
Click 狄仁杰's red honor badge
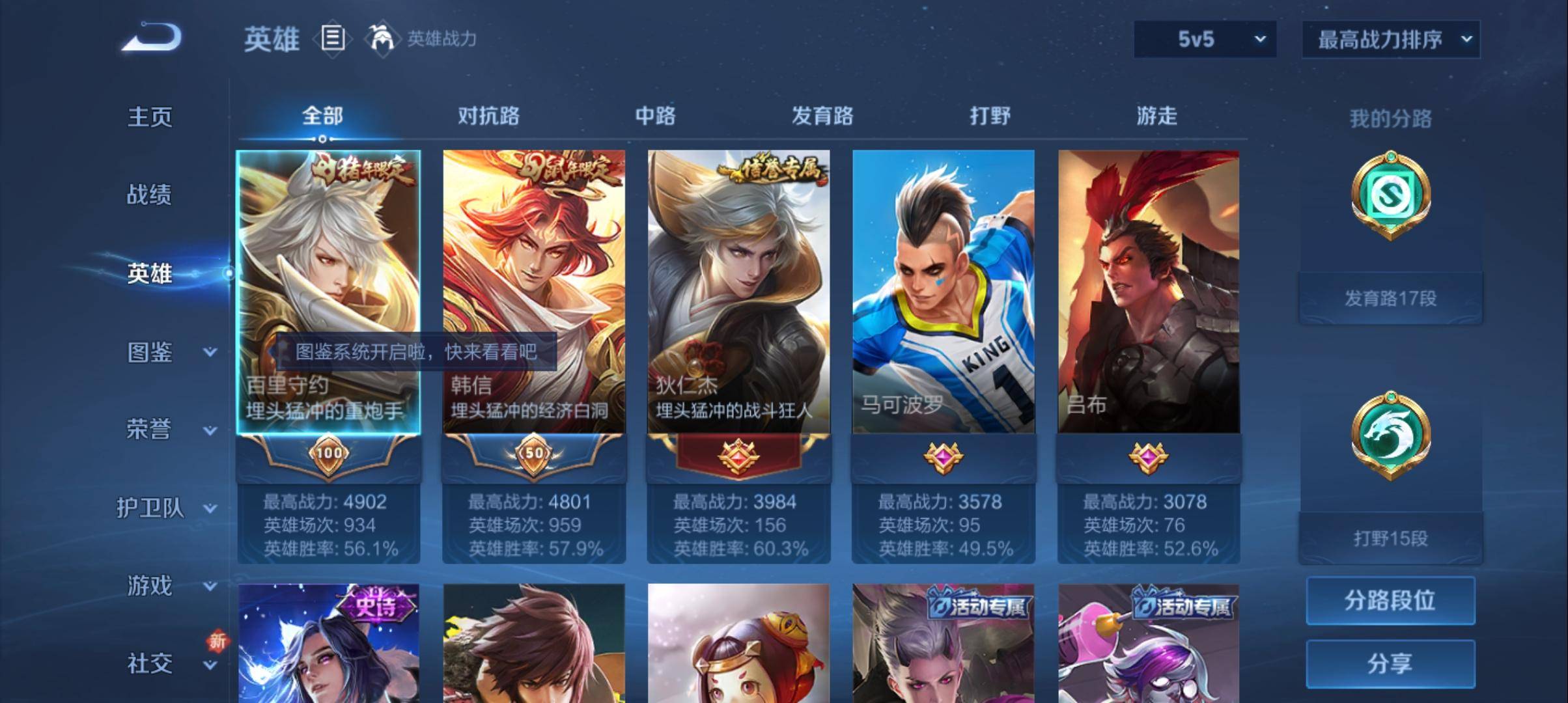[x=739, y=457]
